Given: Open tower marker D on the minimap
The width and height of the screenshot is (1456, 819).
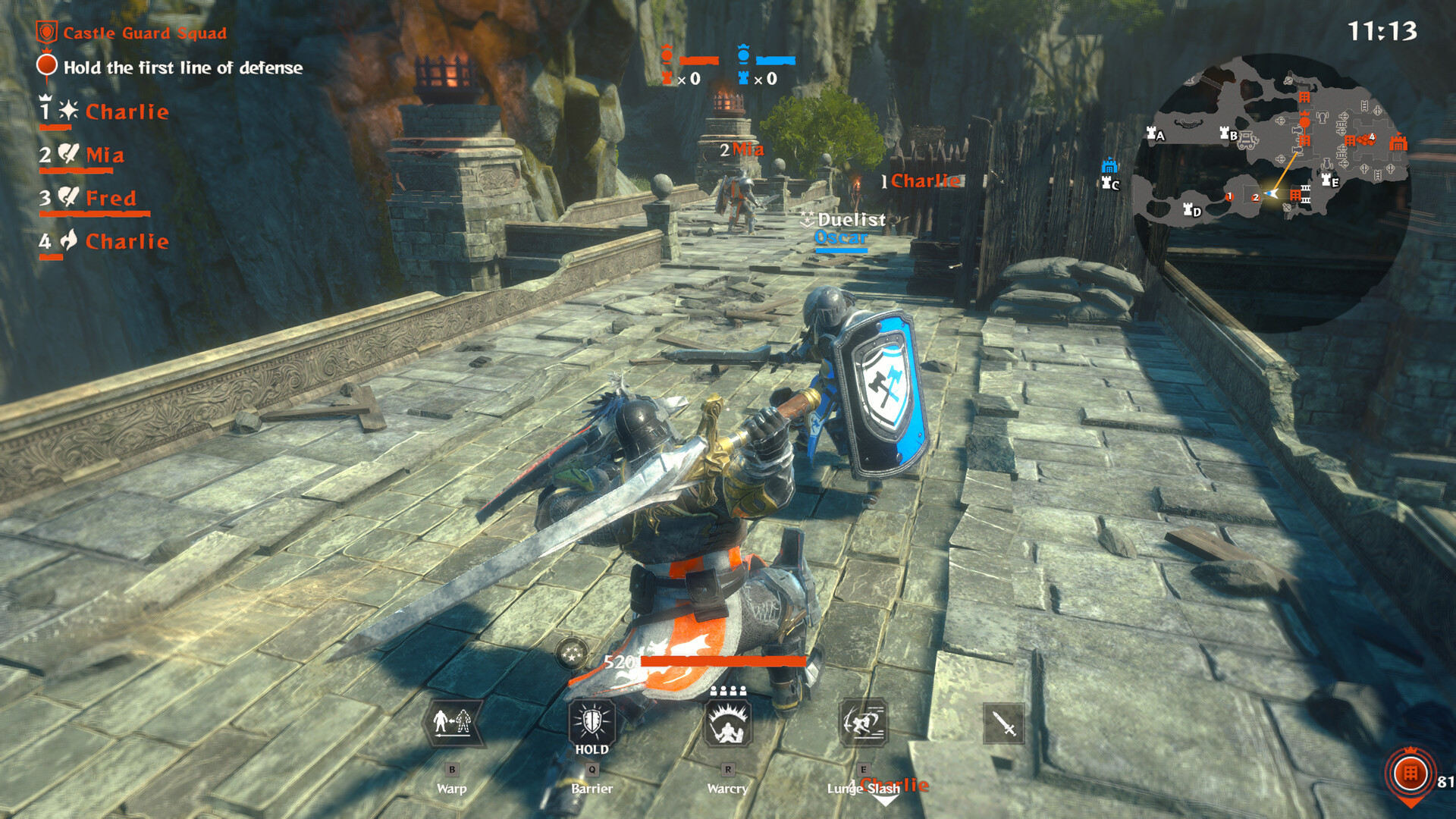Looking at the screenshot, I should [x=1188, y=210].
